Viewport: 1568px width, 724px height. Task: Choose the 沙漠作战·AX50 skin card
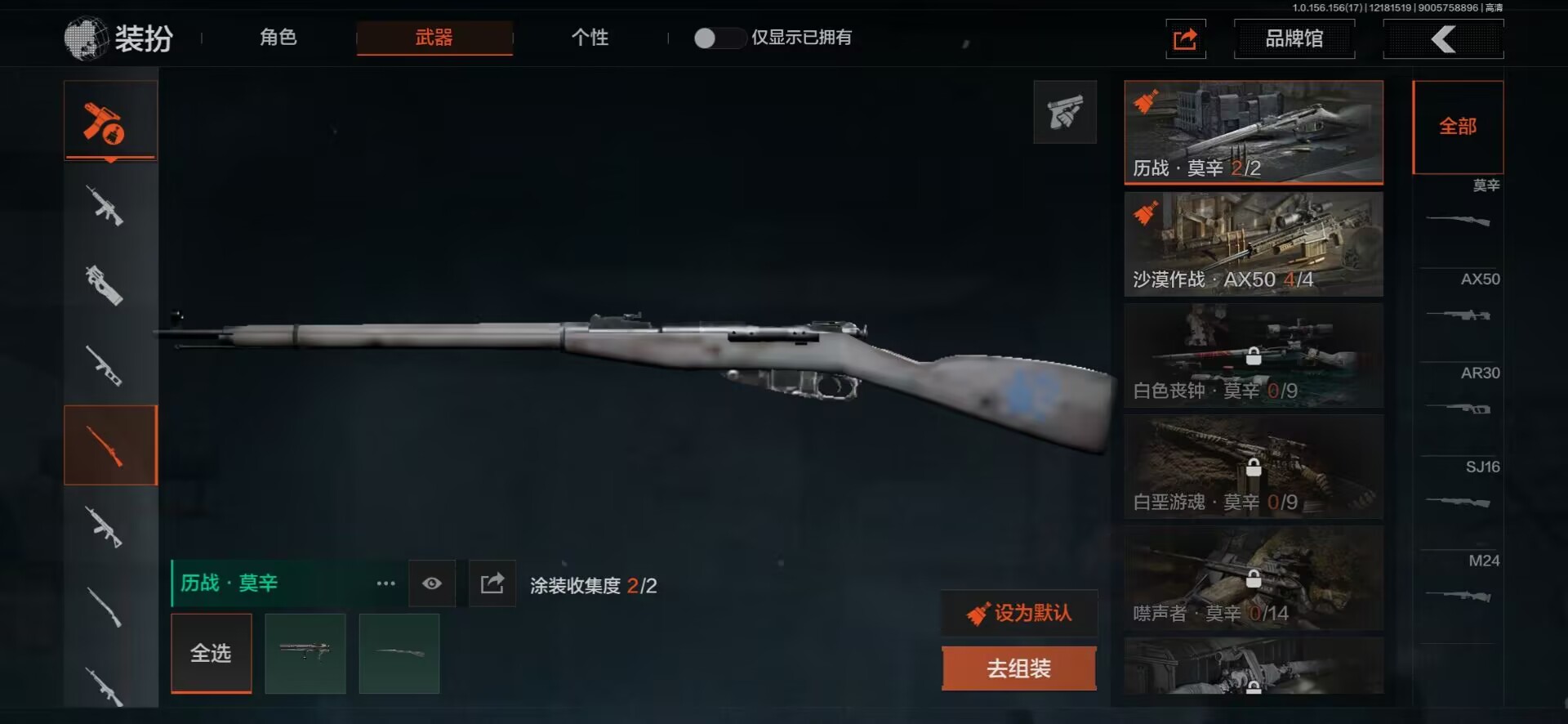[x=1253, y=244]
